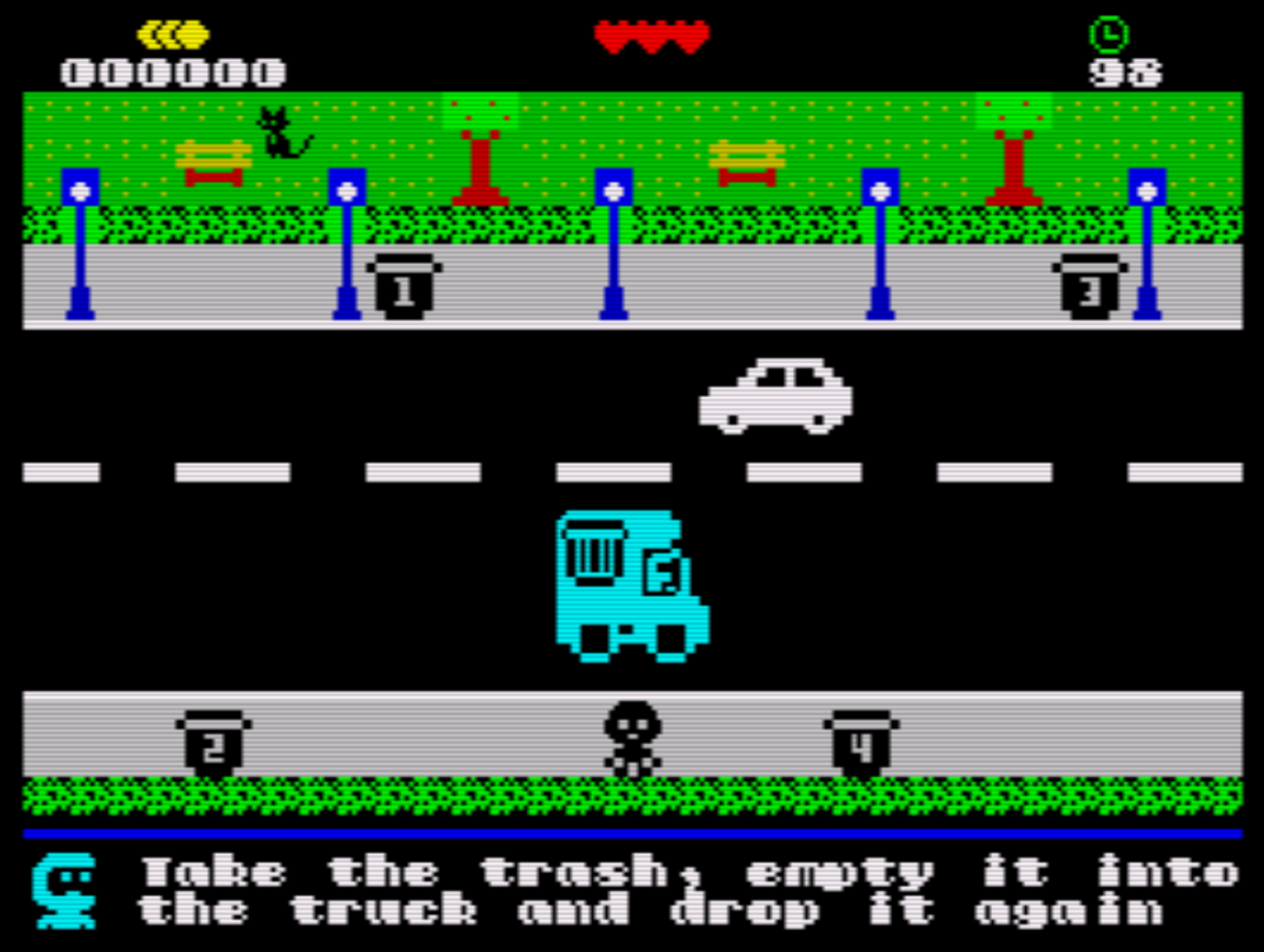The height and width of the screenshot is (952, 1264).
Task: Click the second wooden bench in the park
Action: click(746, 159)
